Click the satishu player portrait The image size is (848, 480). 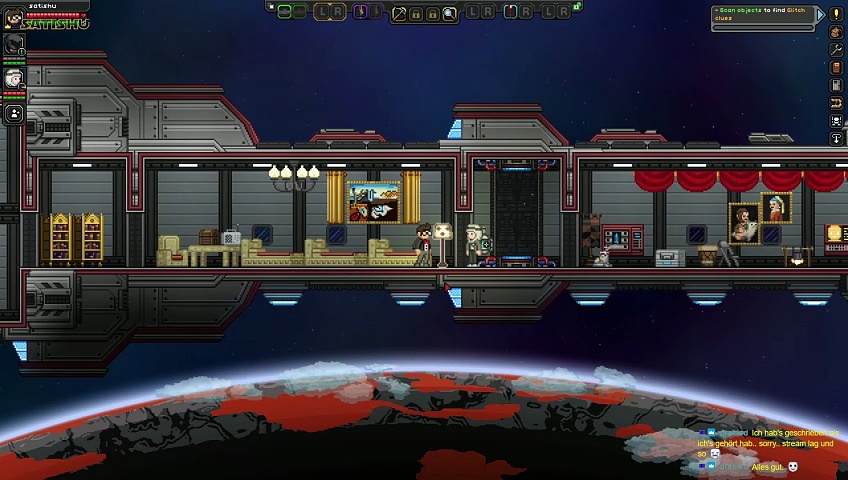pyautogui.click(x=13, y=18)
